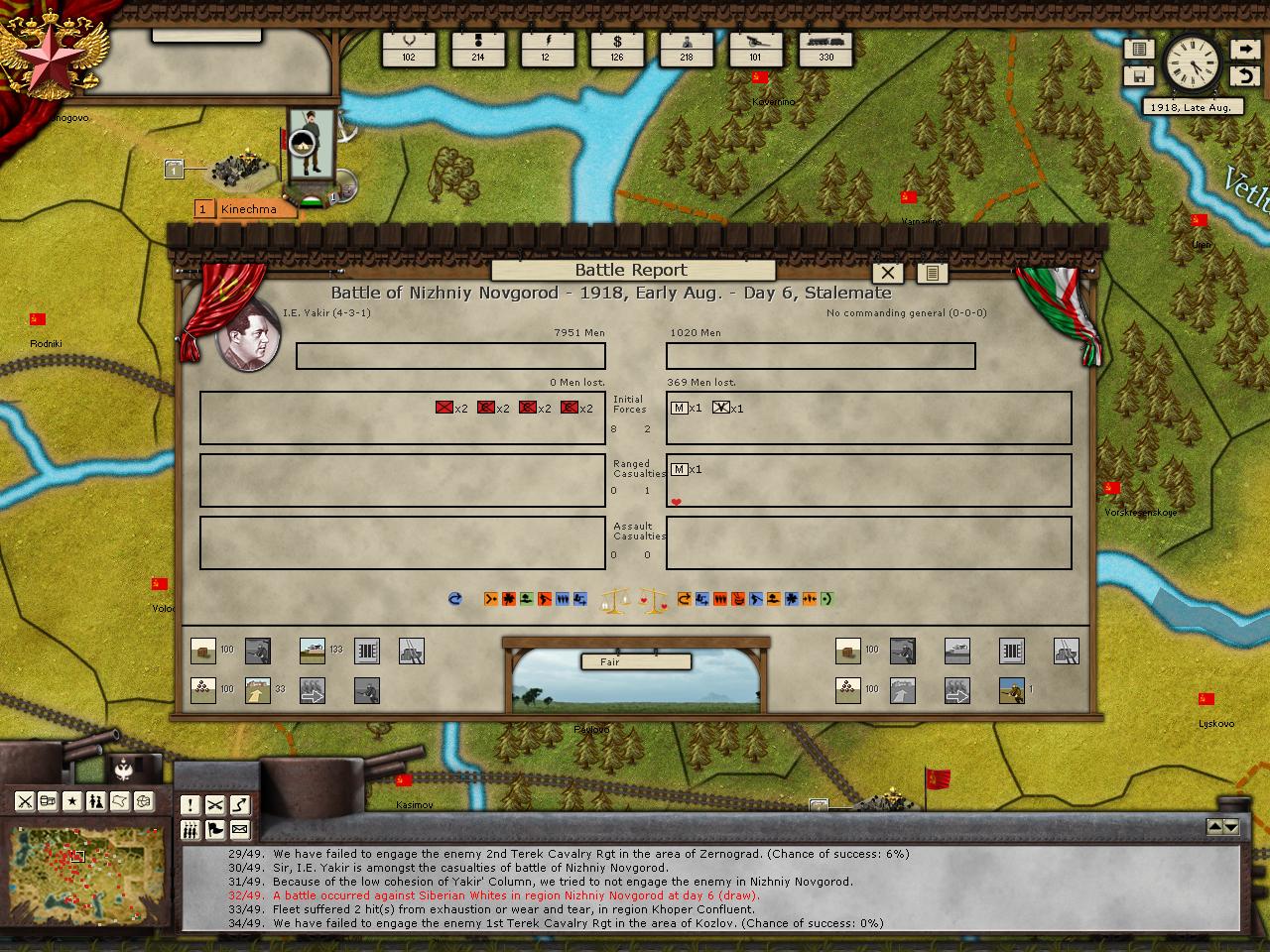The image size is (1270, 952).
Task: Filter log by winding arrow movement messages
Action: 239,805
